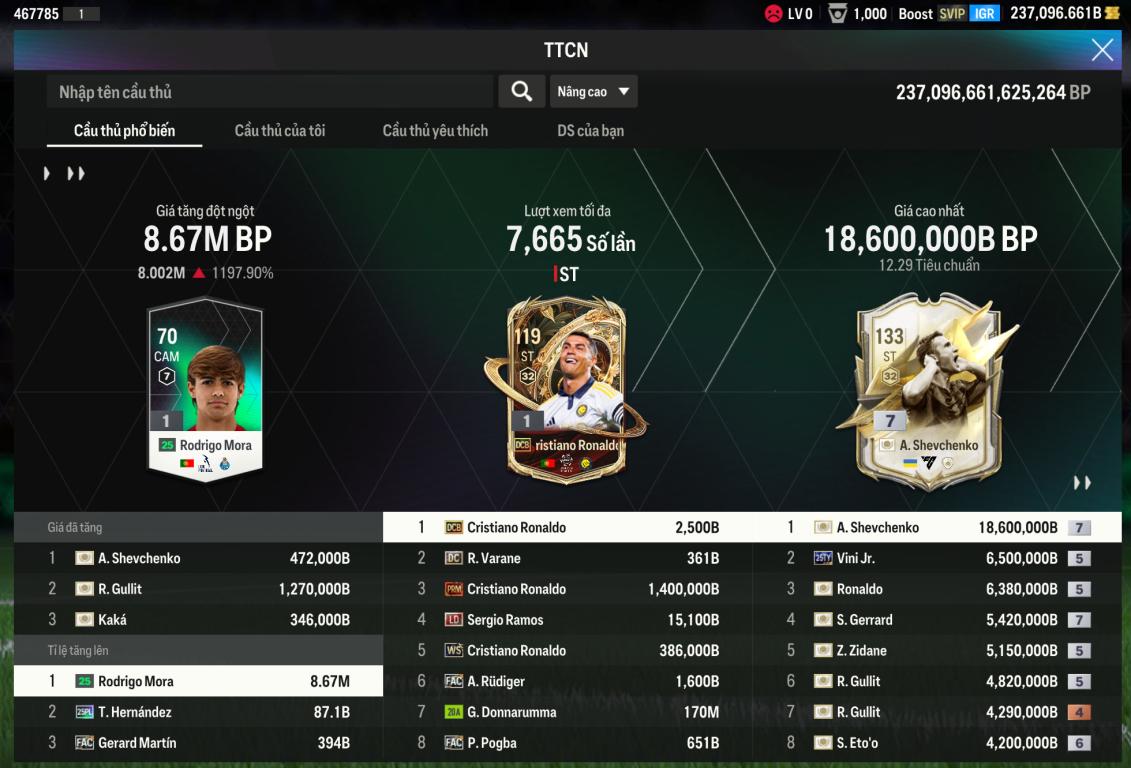
Task: Open the Cầu thủ yêu thích tab
Action: [x=435, y=131]
